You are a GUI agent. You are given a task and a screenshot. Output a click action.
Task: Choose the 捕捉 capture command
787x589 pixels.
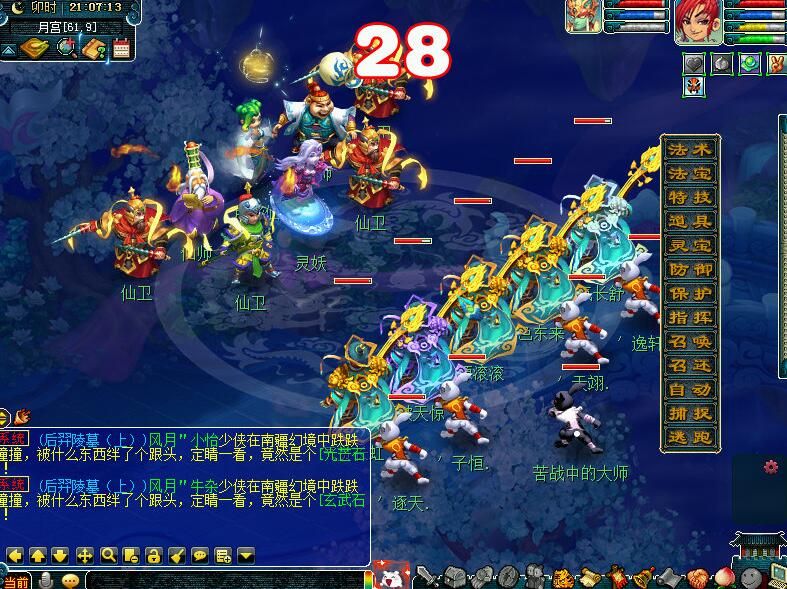coord(691,414)
